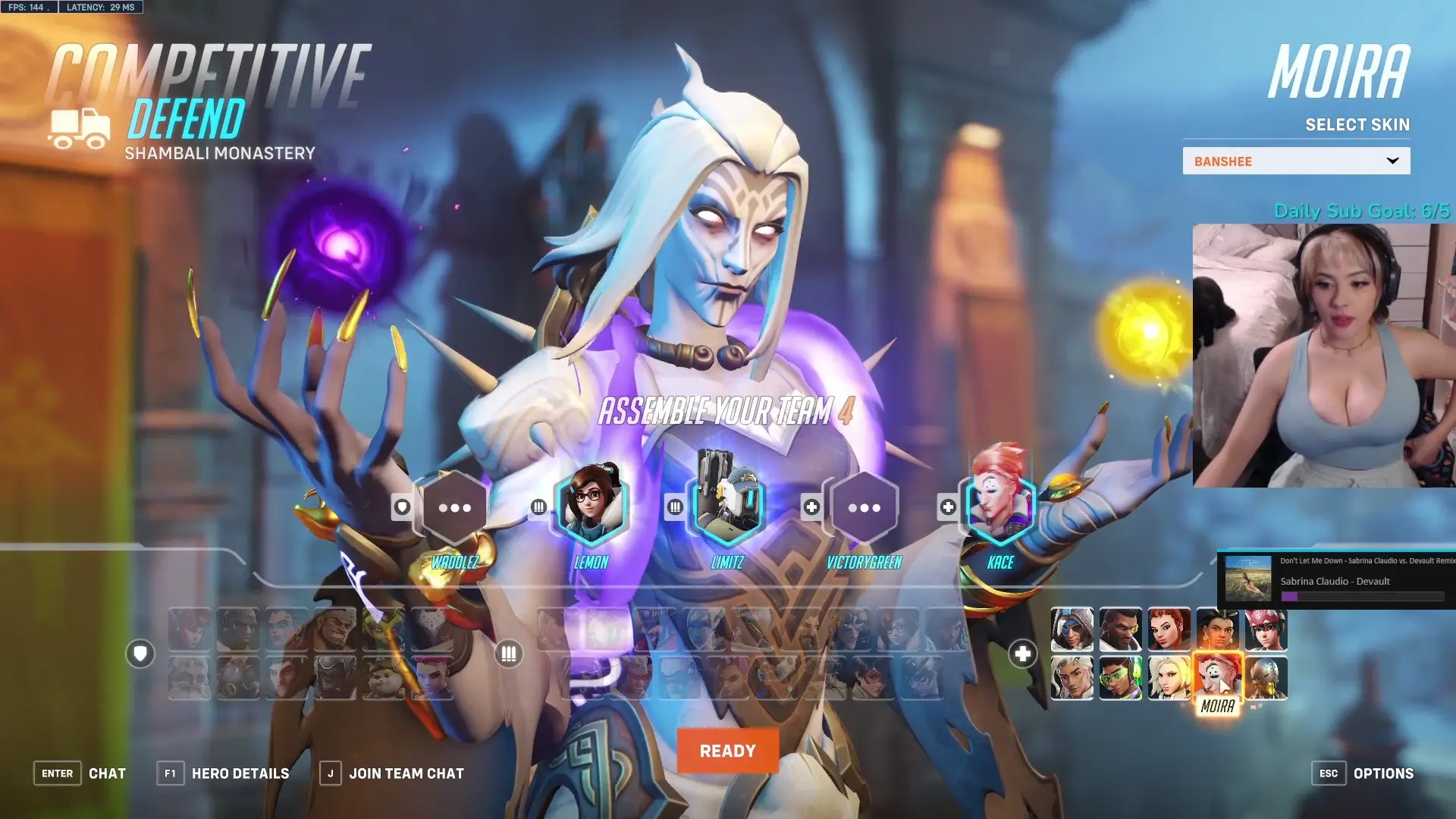The image size is (1456, 819).
Task: Open the Chat box
Action: (80, 773)
